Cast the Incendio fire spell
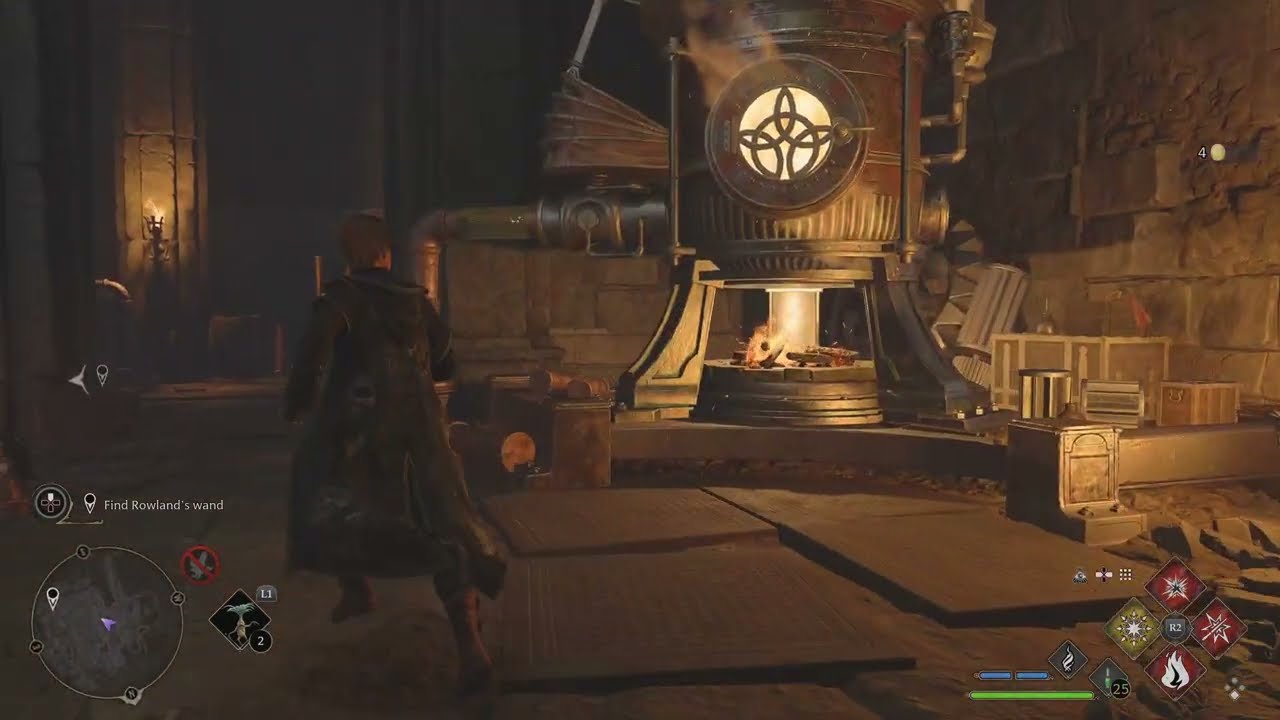 tap(1176, 670)
